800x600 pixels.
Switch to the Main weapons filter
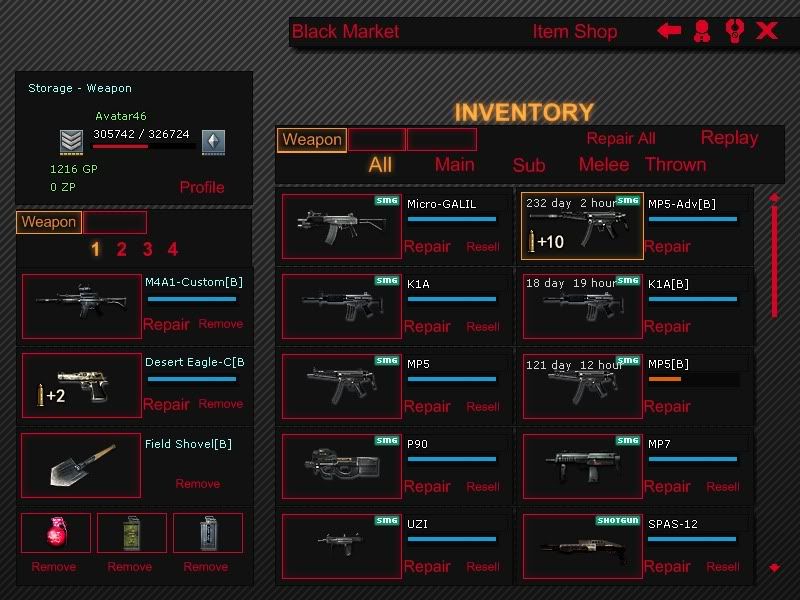click(x=454, y=165)
